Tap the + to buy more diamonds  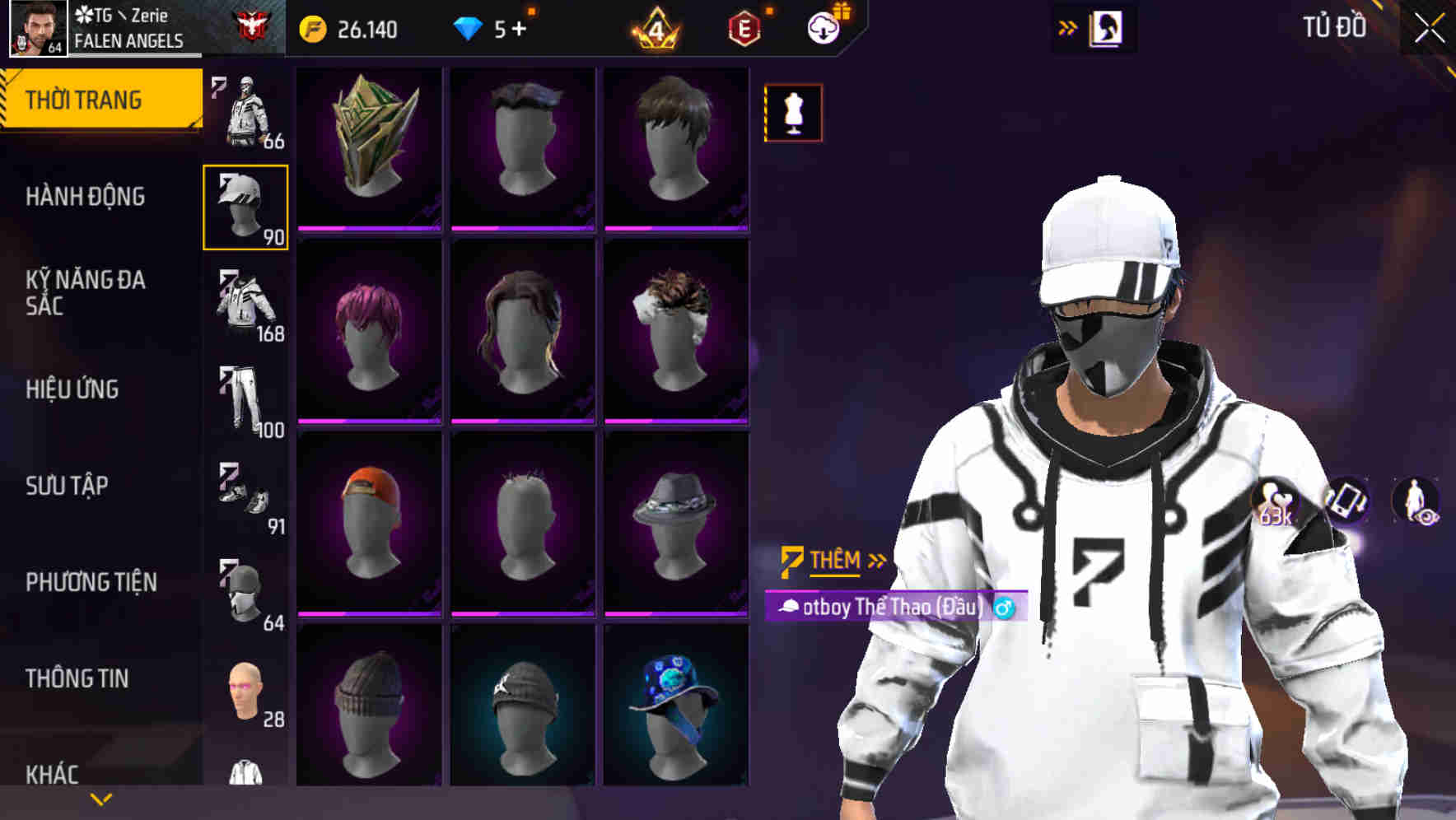pyautogui.click(x=522, y=27)
